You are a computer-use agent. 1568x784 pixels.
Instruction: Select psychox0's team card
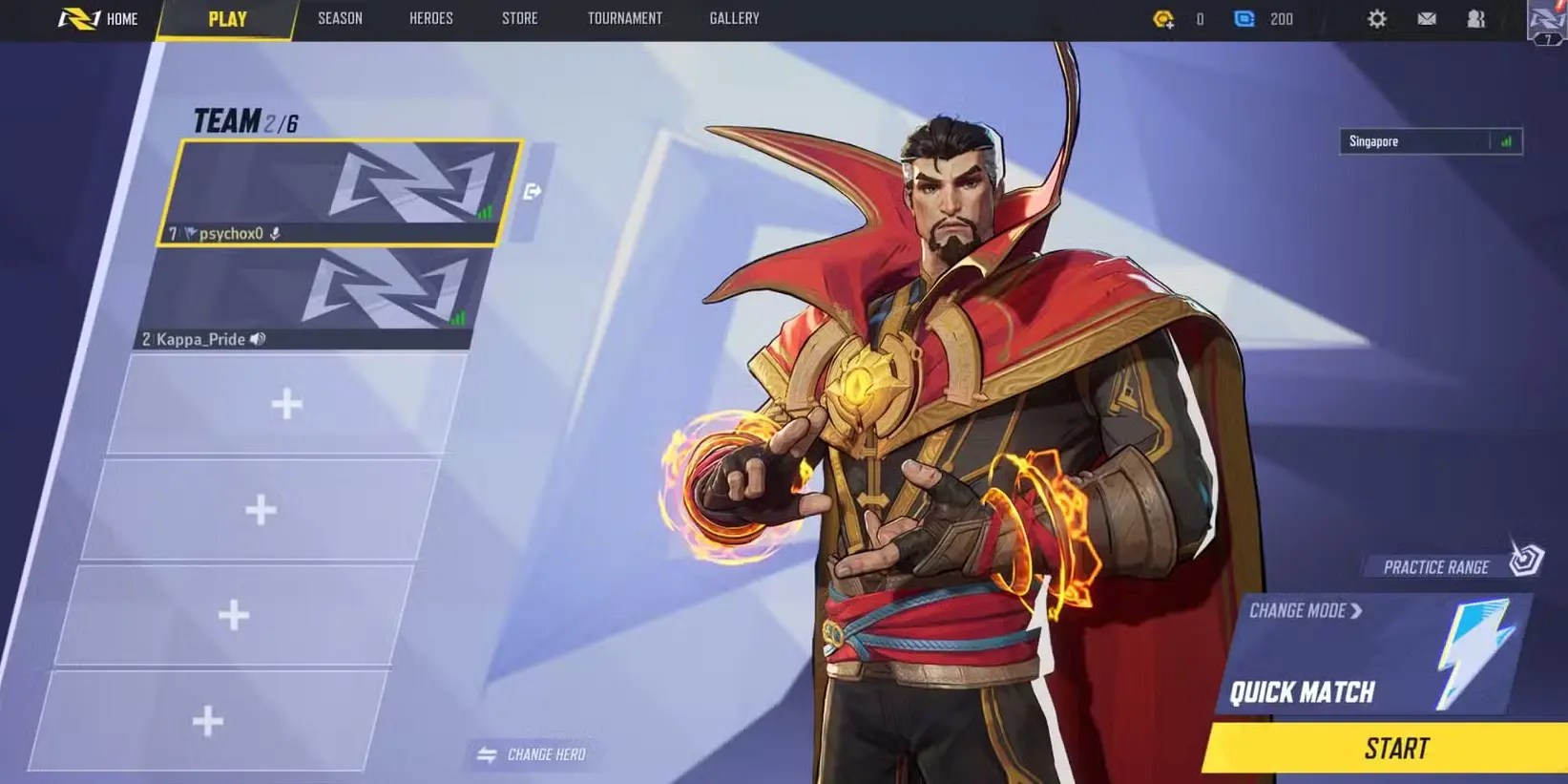(x=339, y=192)
